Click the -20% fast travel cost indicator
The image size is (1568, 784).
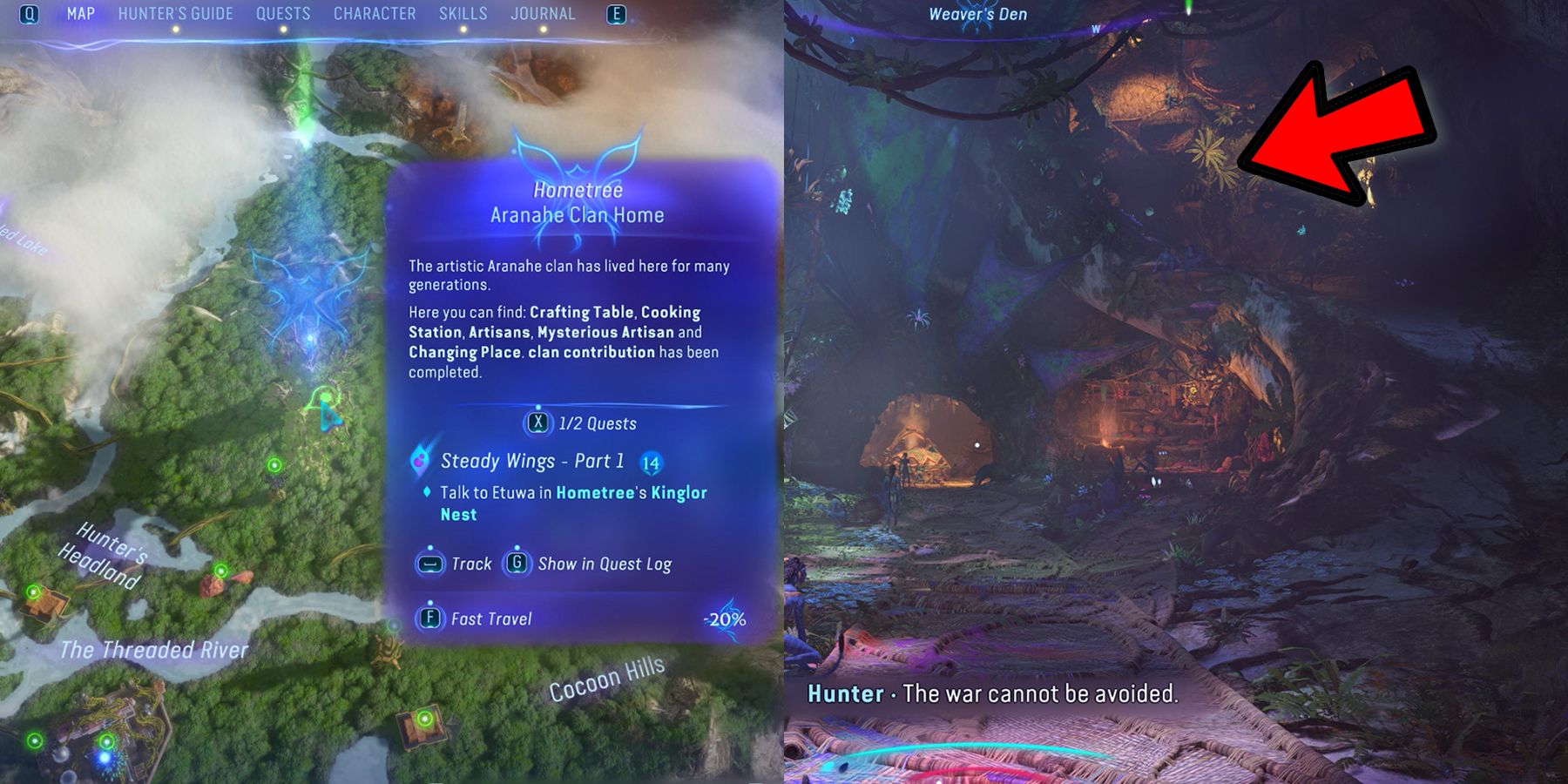[727, 618]
